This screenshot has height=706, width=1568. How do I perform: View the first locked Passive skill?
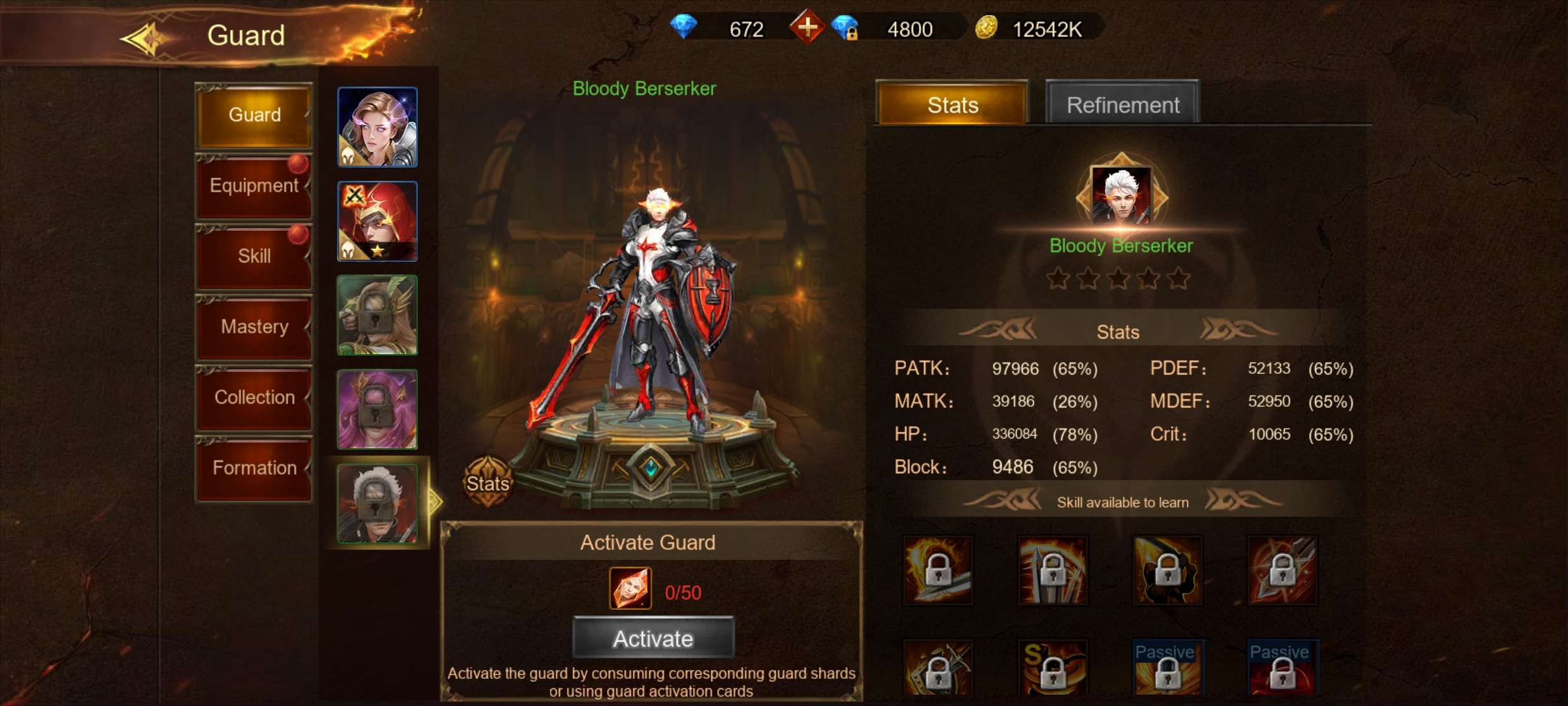coord(1167,668)
